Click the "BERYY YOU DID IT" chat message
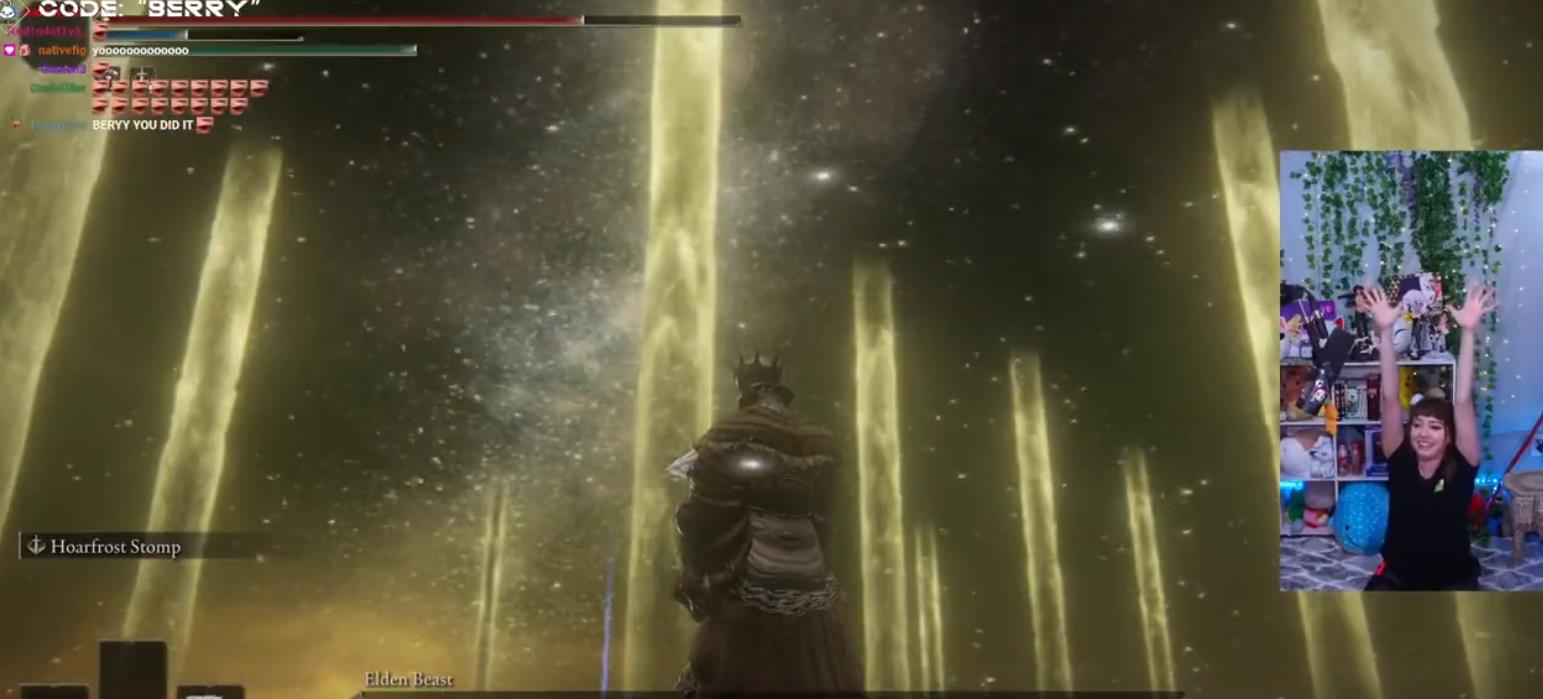Image resolution: width=1543 pixels, height=699 pixels. point(142,126)
